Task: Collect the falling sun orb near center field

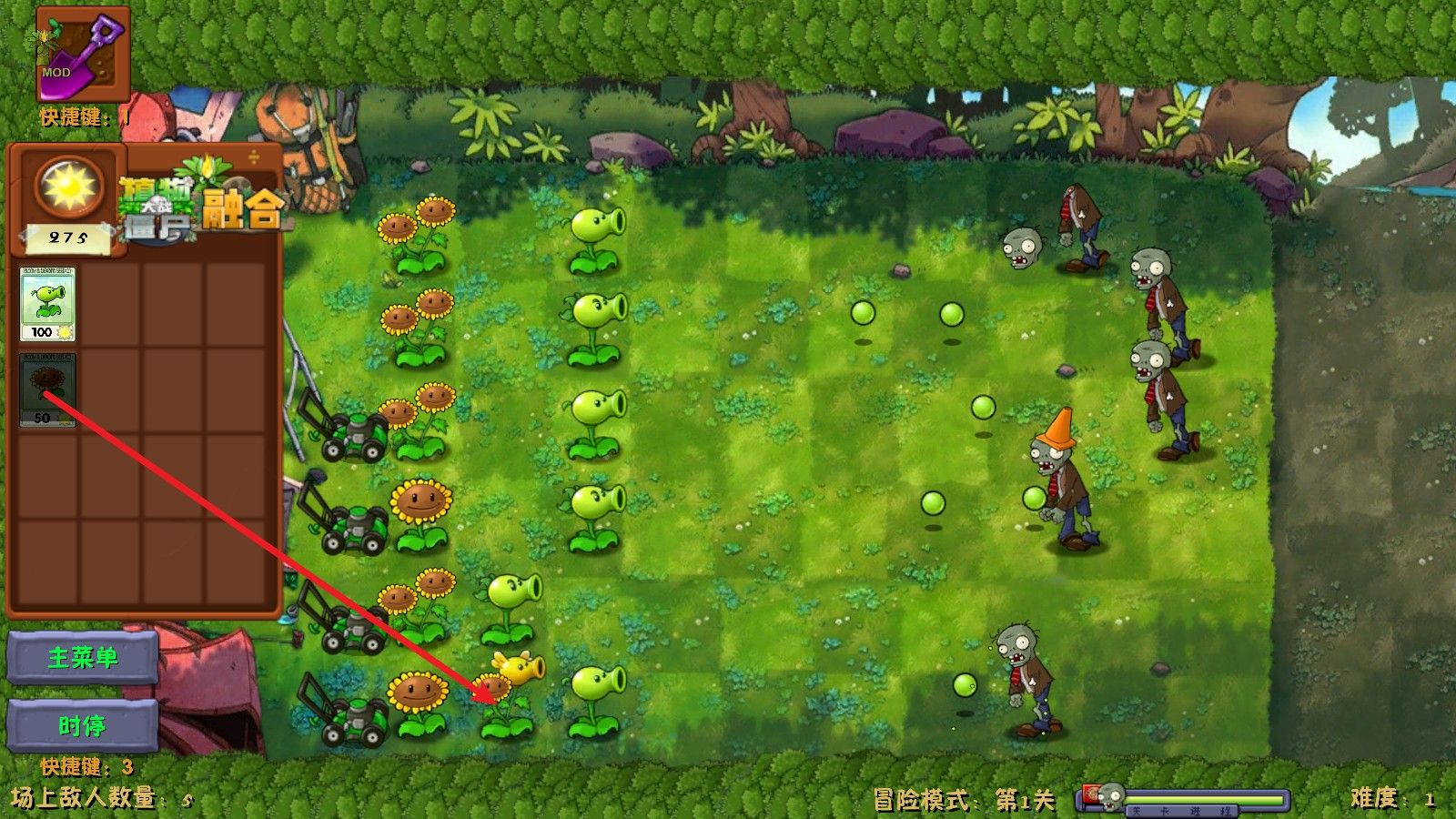Action: [x=863, y=312]
